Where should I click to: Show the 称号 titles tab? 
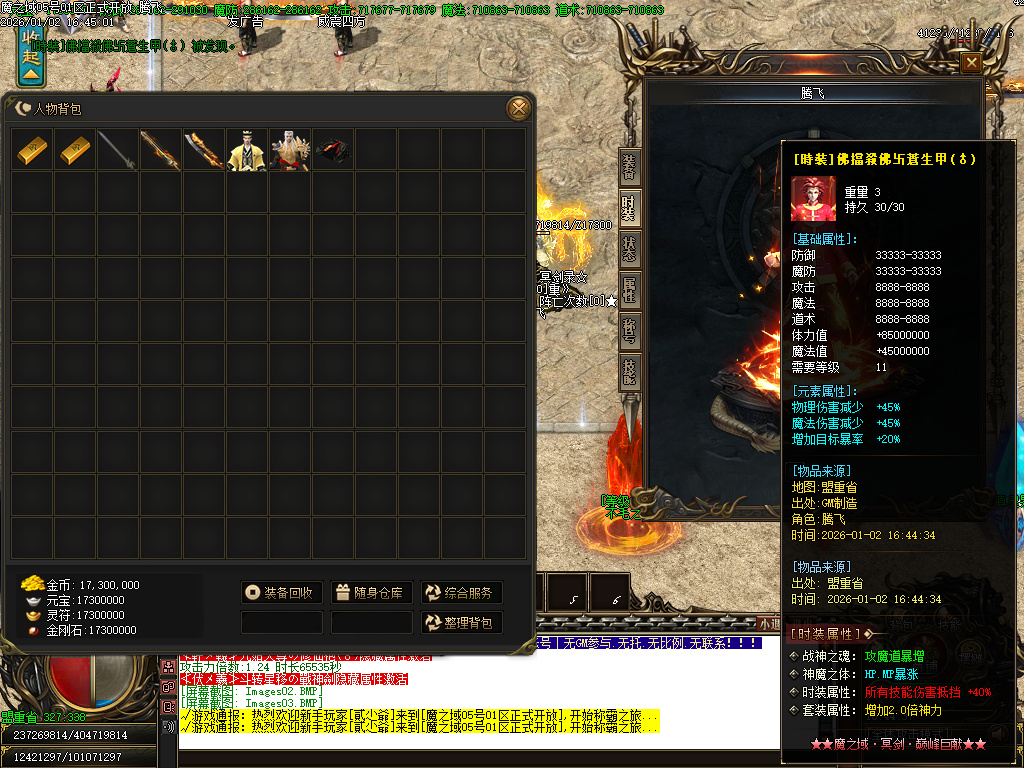[x=628, y=331]
